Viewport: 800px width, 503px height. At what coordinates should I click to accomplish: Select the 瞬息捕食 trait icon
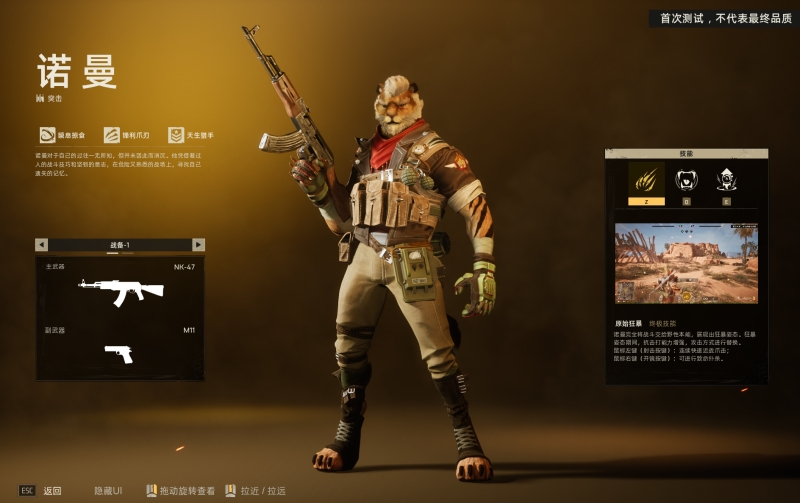47,135
